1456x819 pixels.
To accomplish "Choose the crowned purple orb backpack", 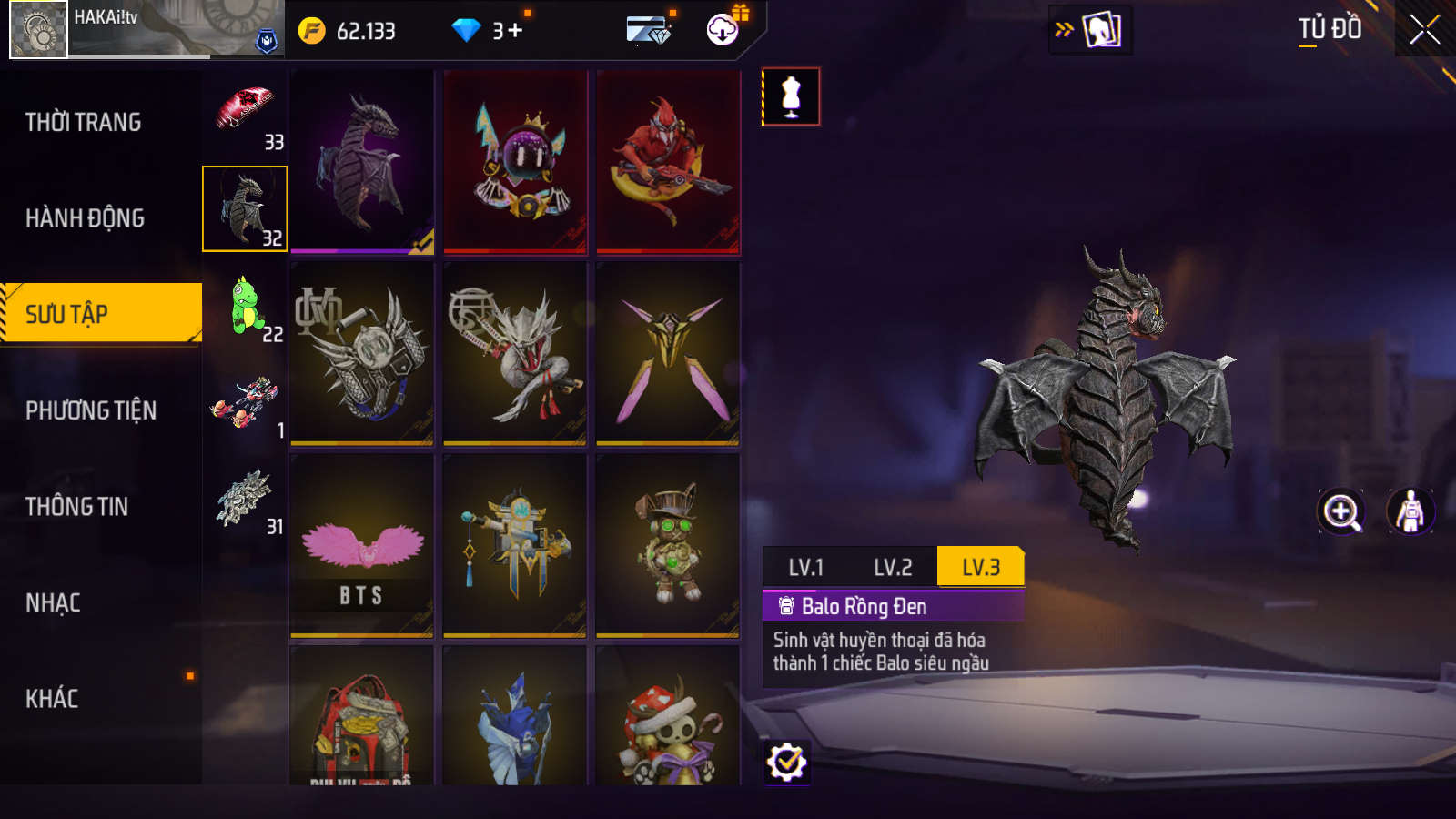I will pos(515,162).
